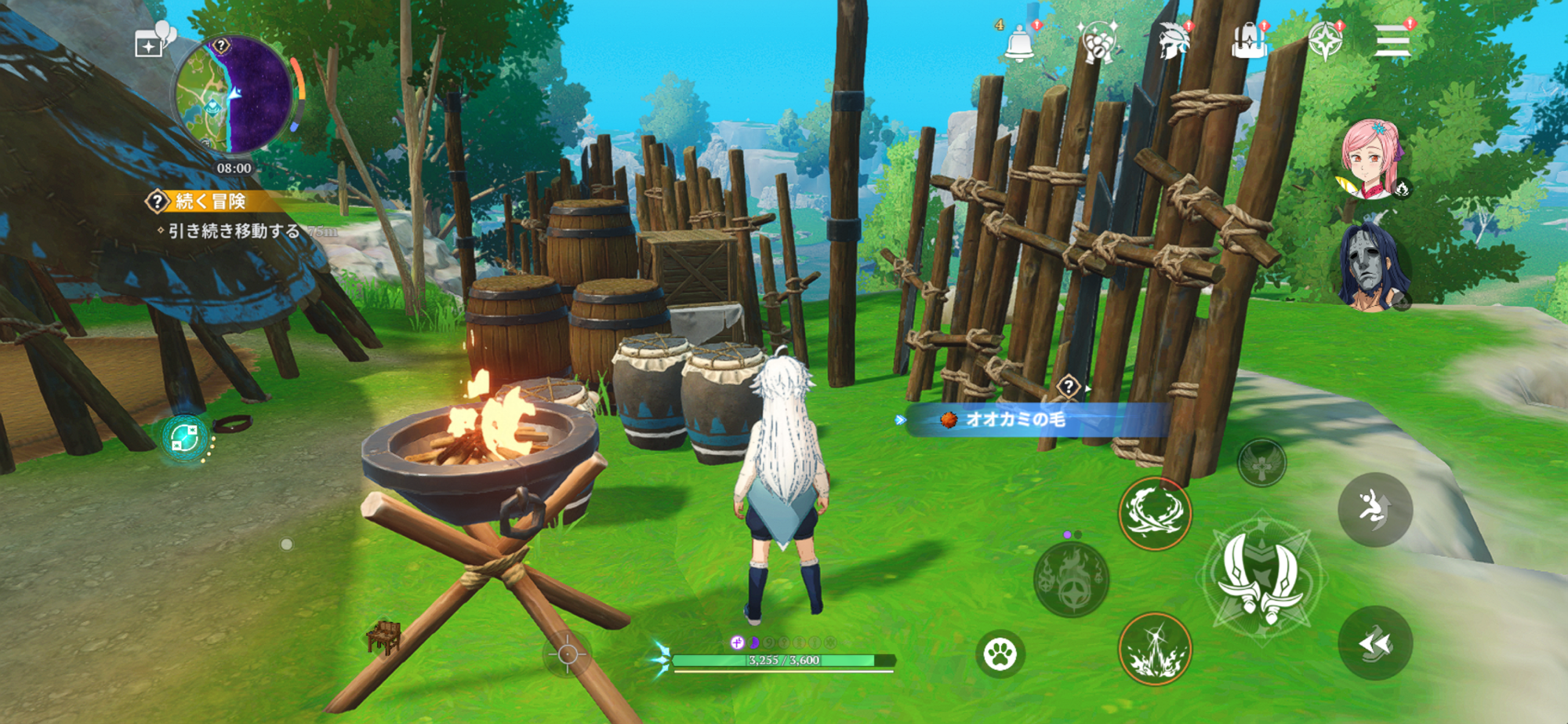
Task: Attack with the dual swords button
Action: [1261, 578]
